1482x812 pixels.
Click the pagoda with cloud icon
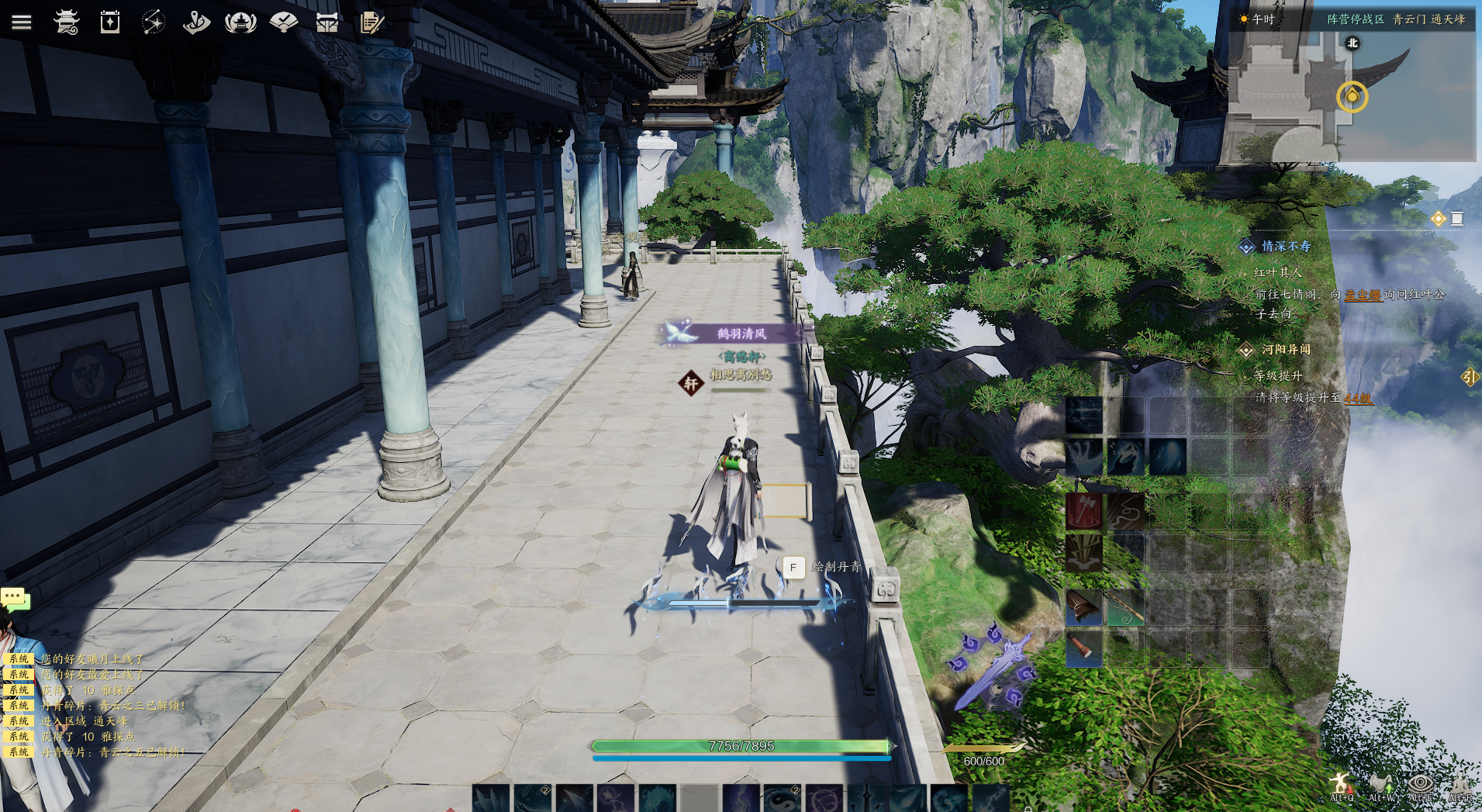(67, 22)
